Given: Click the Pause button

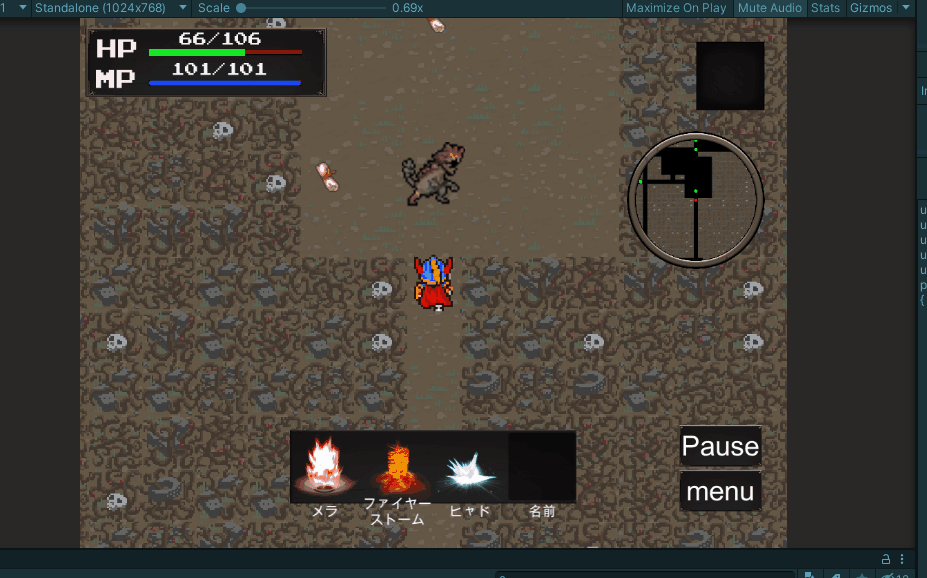Looking at the screenshot, I should (x=720, y=446).
